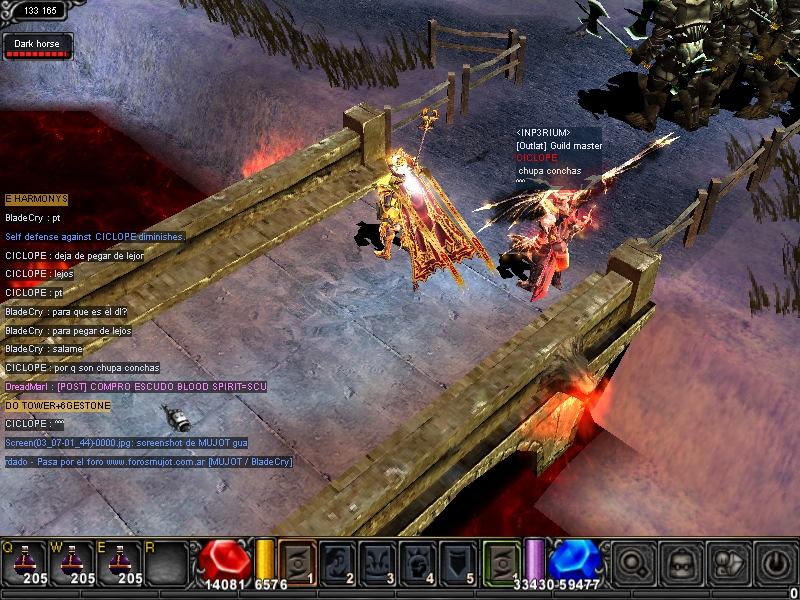800x600 pixels.
Task: Open the character and community button
Action: coord(729,563)
